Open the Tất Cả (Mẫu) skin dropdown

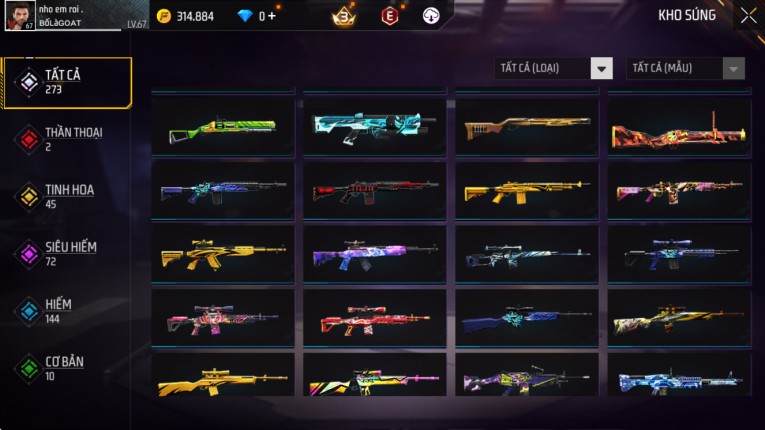686,68
